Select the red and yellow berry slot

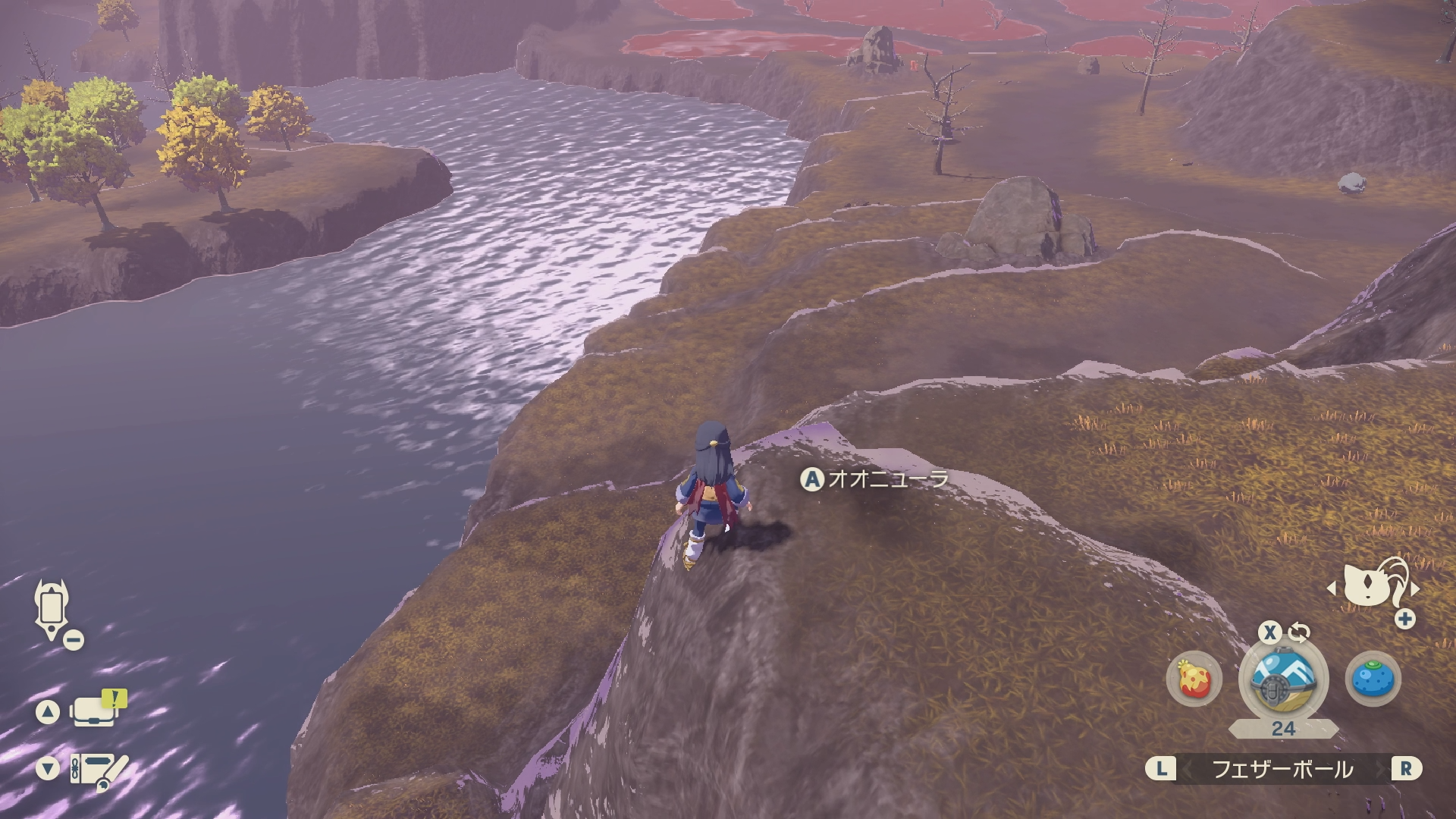coord(1194,679)
